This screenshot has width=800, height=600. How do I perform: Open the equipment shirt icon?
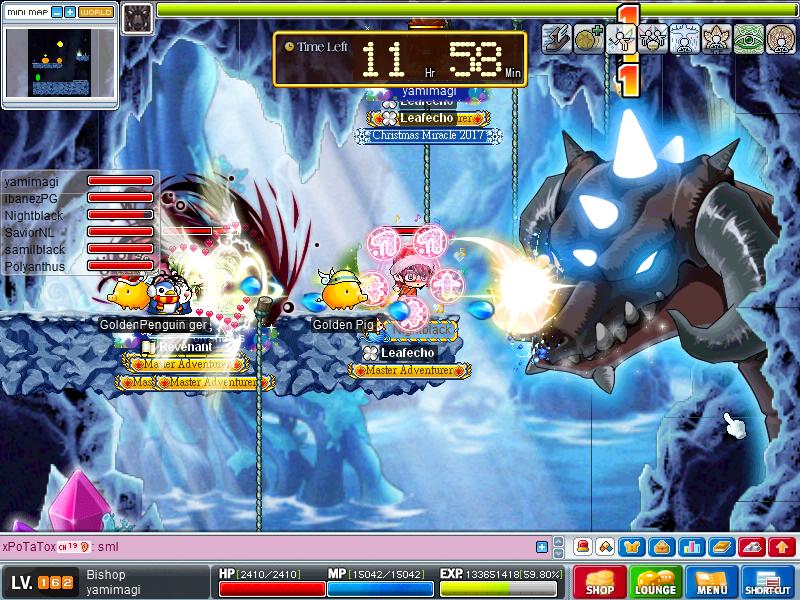(x=632, y=547)
